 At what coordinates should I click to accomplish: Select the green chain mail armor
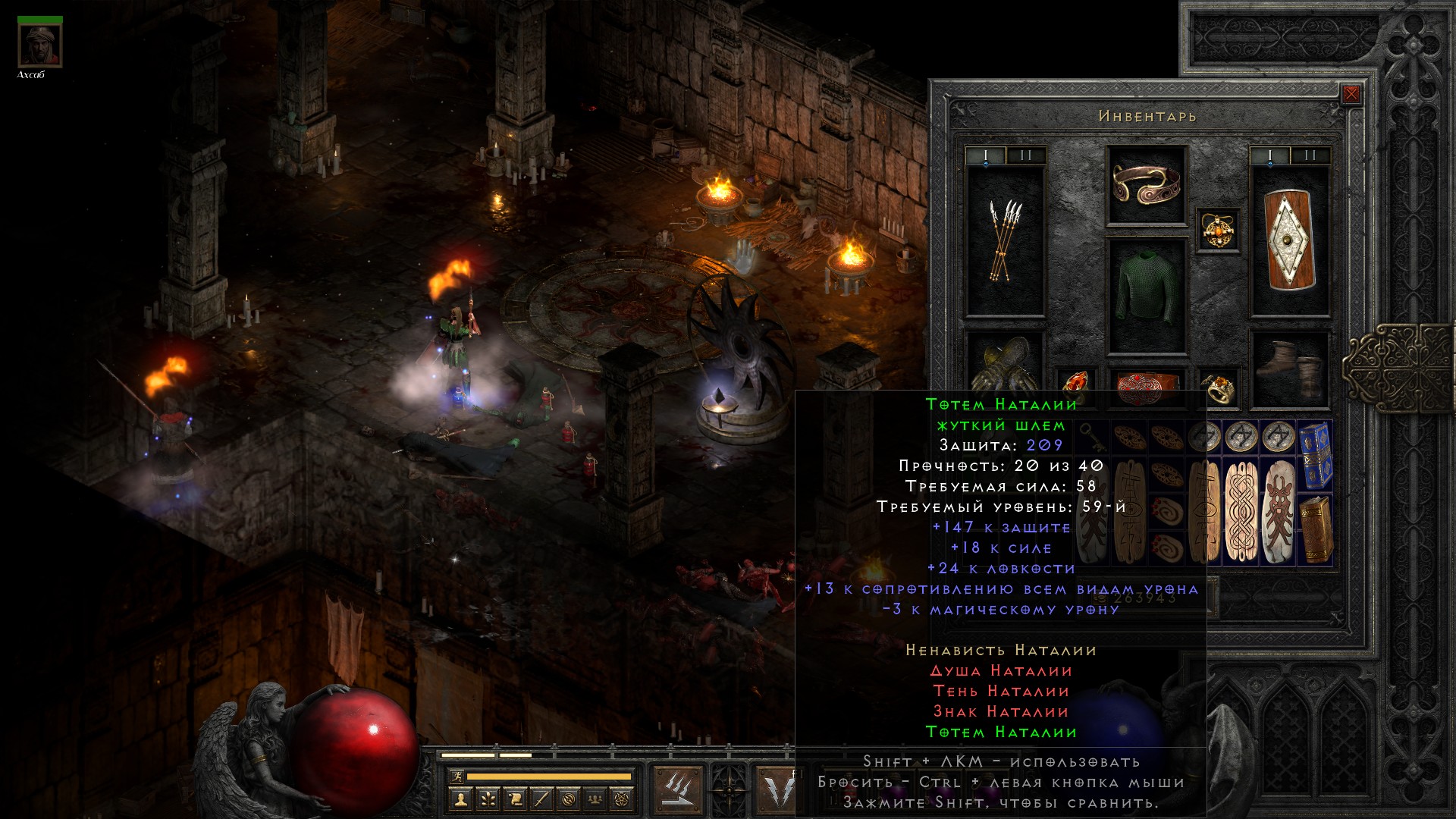[x=1146, y=296]
